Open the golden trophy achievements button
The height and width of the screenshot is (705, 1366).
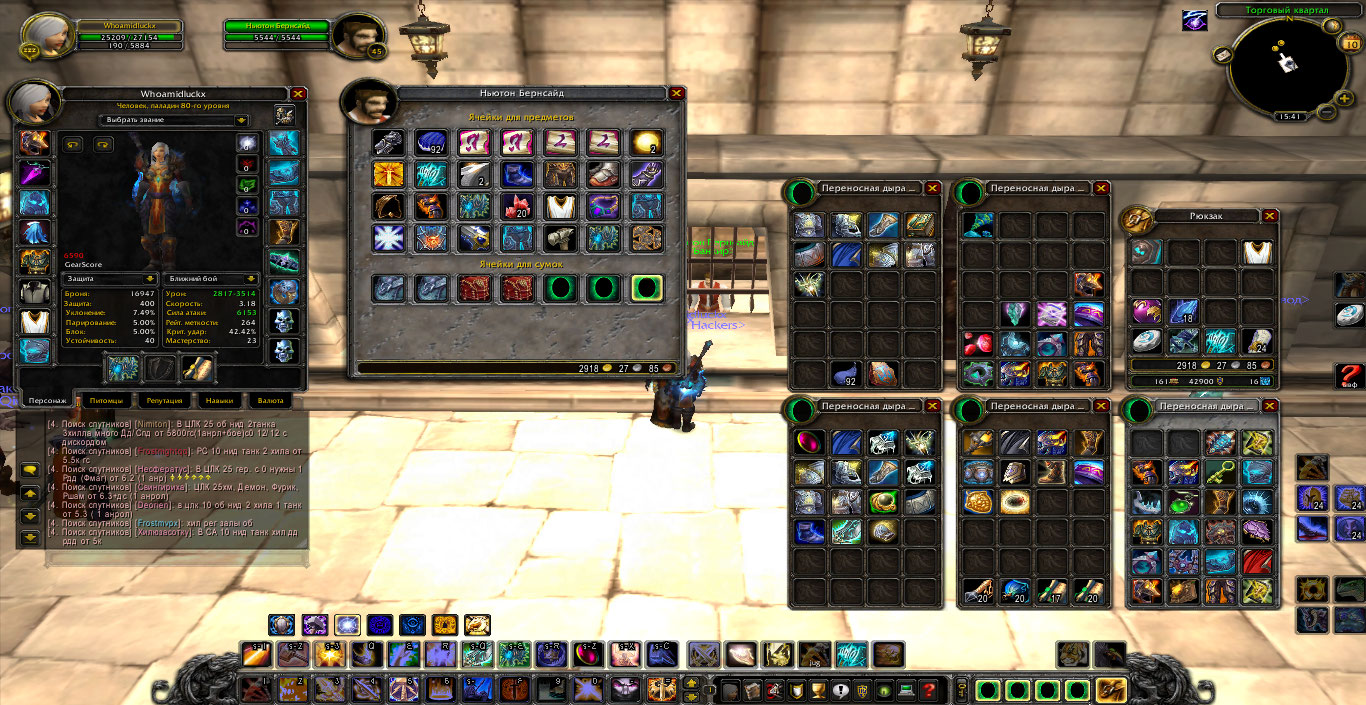point(819,690)
